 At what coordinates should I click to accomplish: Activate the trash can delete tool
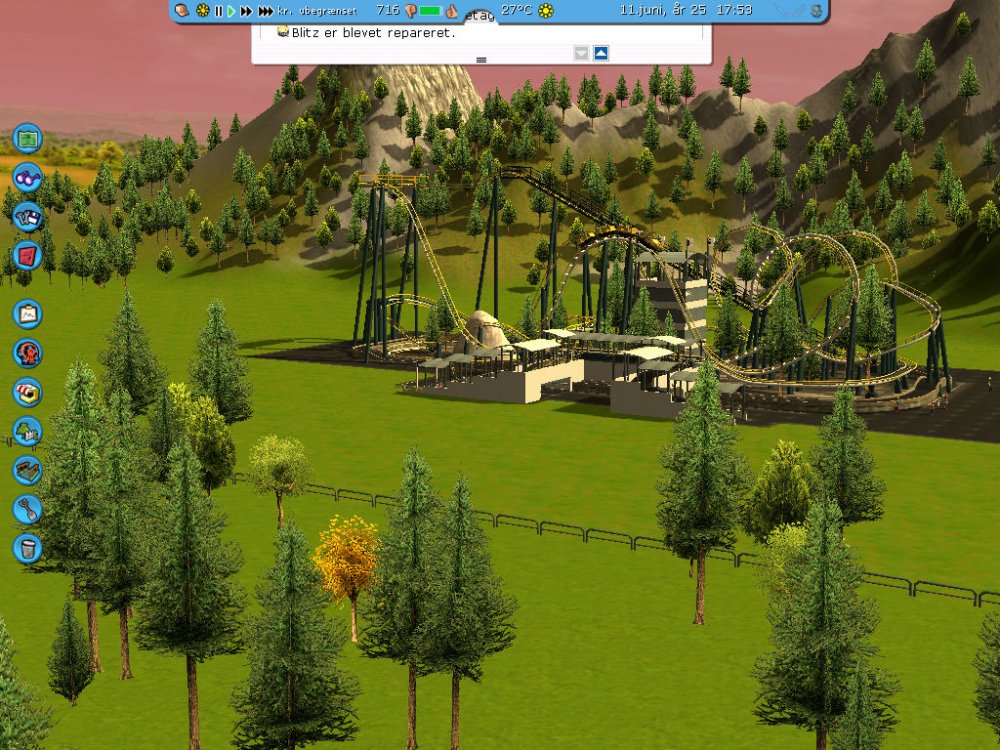pyautogui.click(x=28, y=548)
